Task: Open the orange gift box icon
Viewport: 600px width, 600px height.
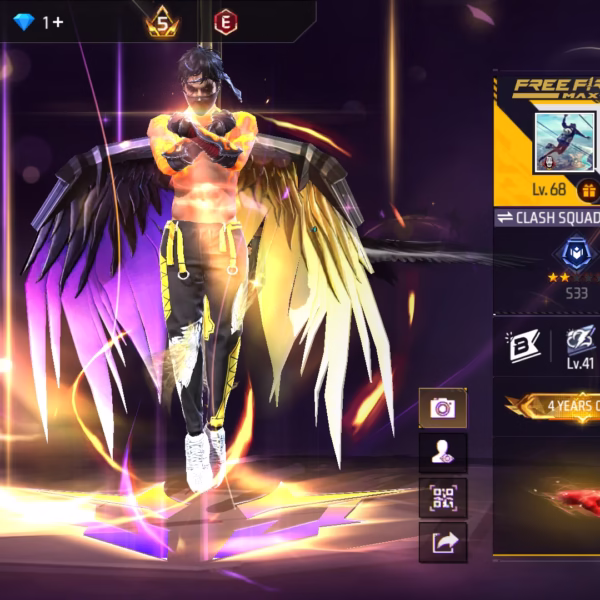Action: tap(588, 190)
